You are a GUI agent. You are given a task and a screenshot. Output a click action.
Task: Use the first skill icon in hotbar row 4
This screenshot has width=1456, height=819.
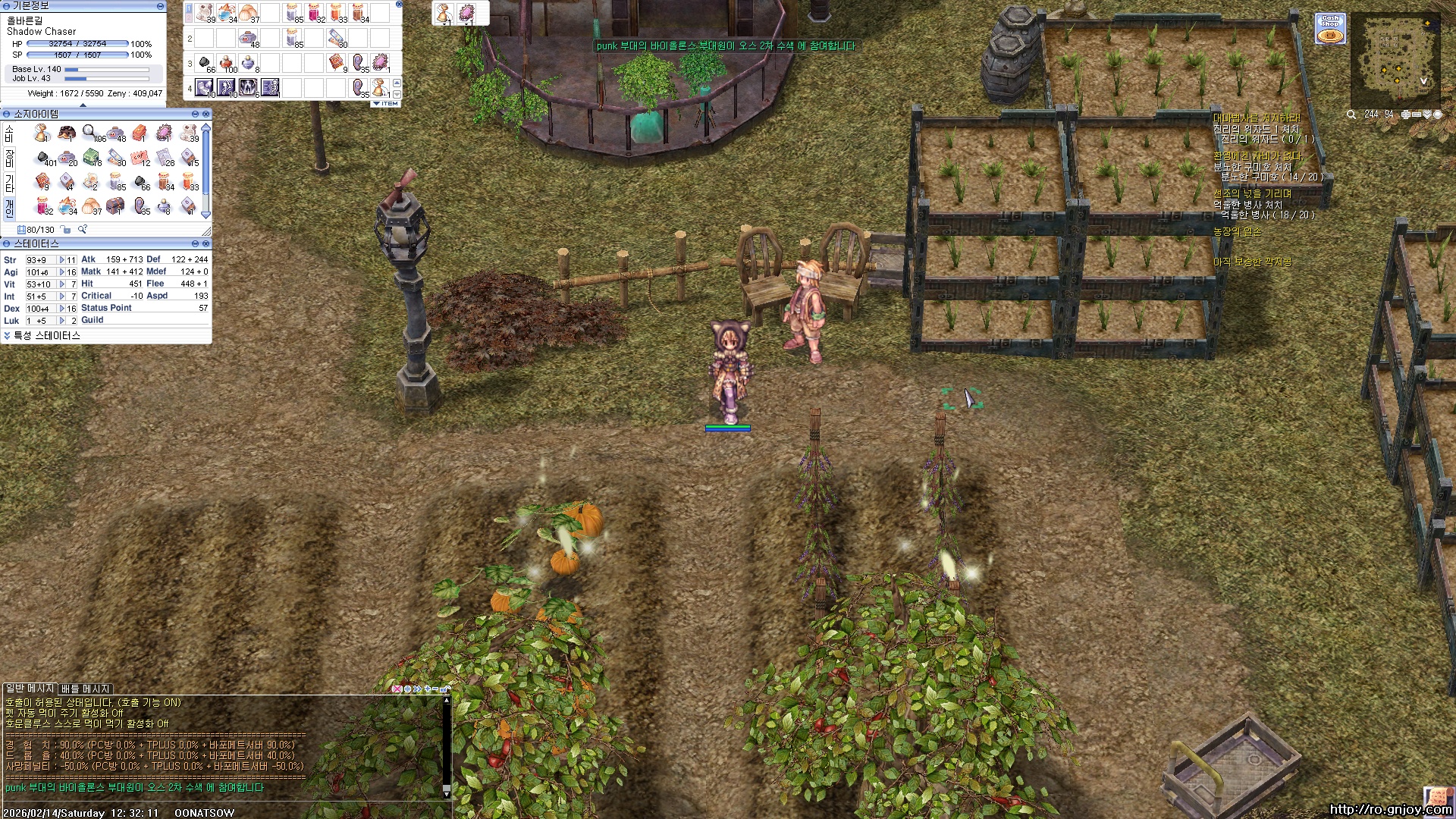click(204, 87)
